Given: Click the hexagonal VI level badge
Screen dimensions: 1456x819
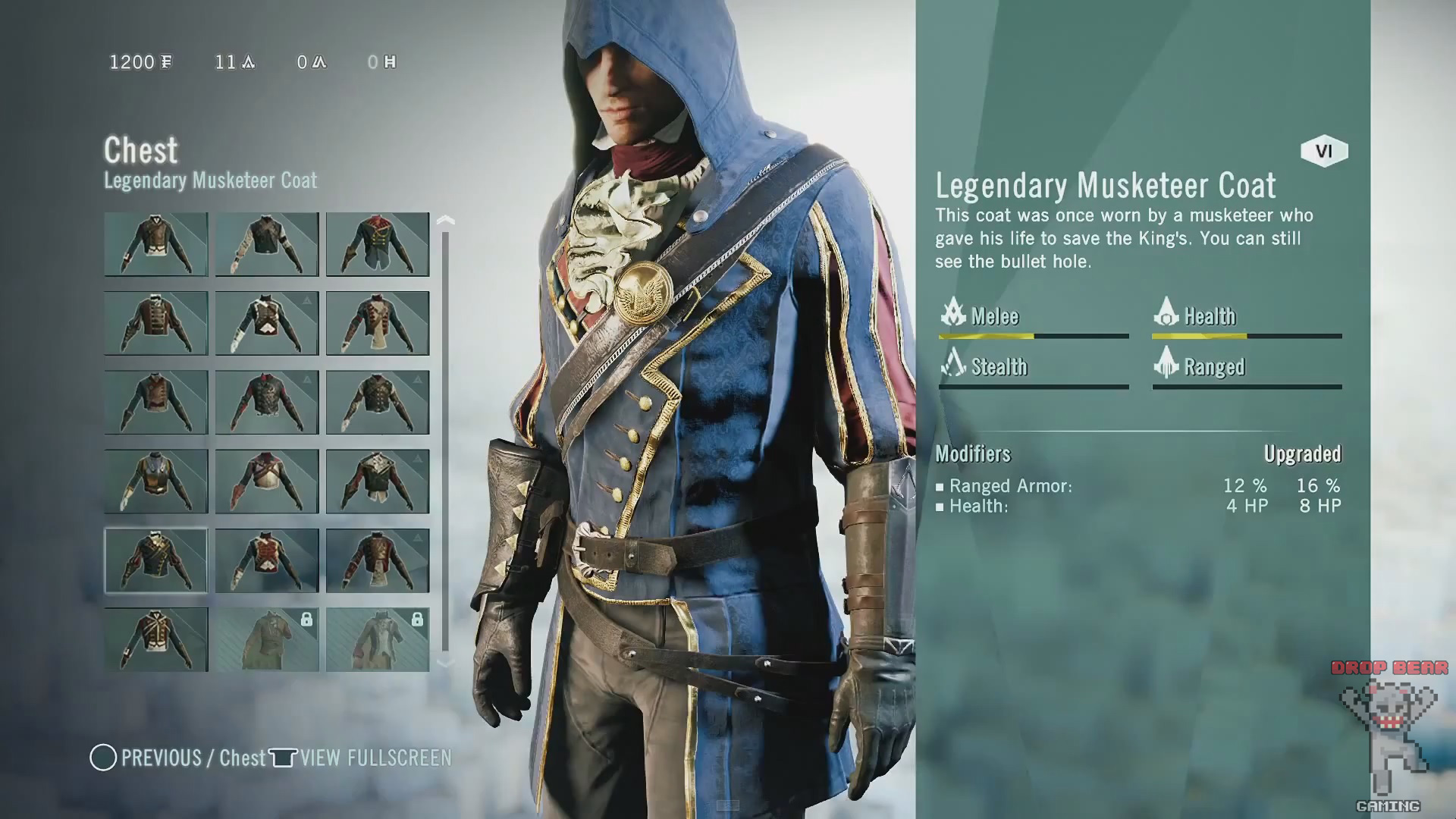Looking at the screenshot, I should coord(1323,152).
